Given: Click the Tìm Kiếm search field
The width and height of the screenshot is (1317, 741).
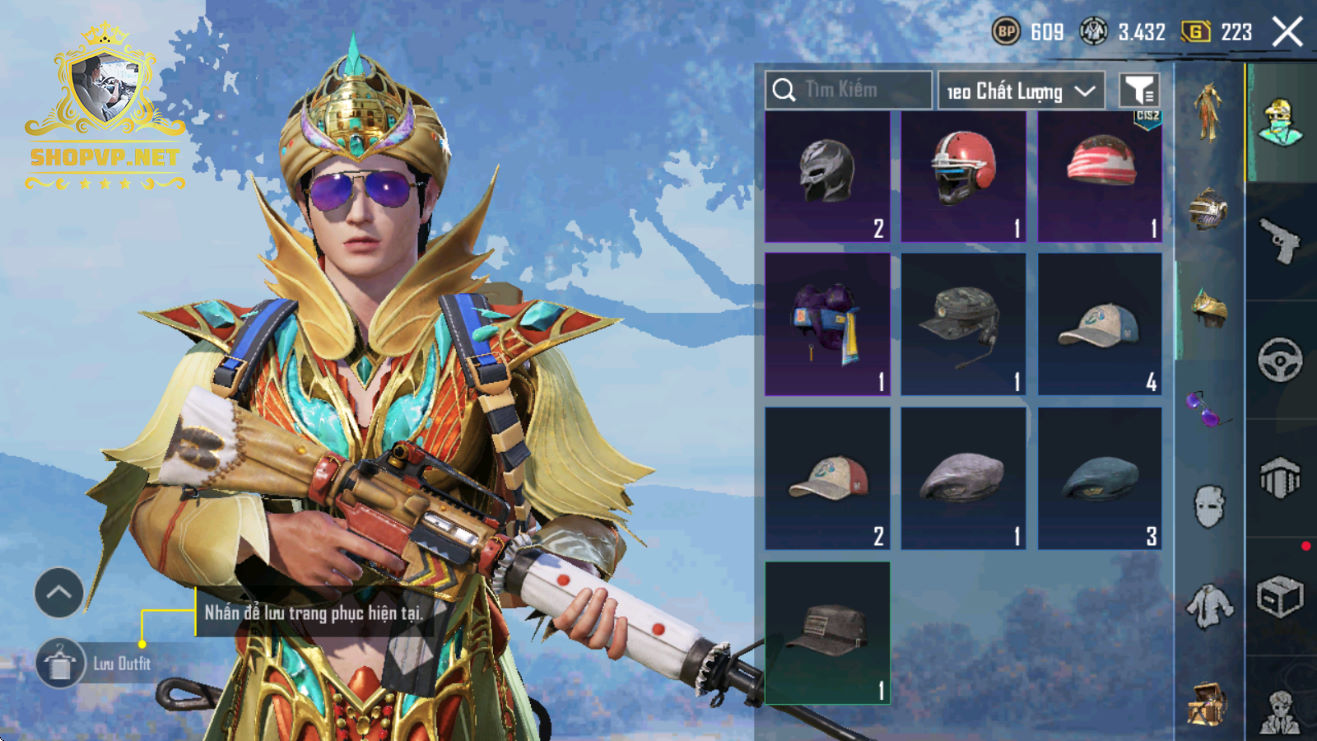Looking at the screenshot, I should coord(848,90).
